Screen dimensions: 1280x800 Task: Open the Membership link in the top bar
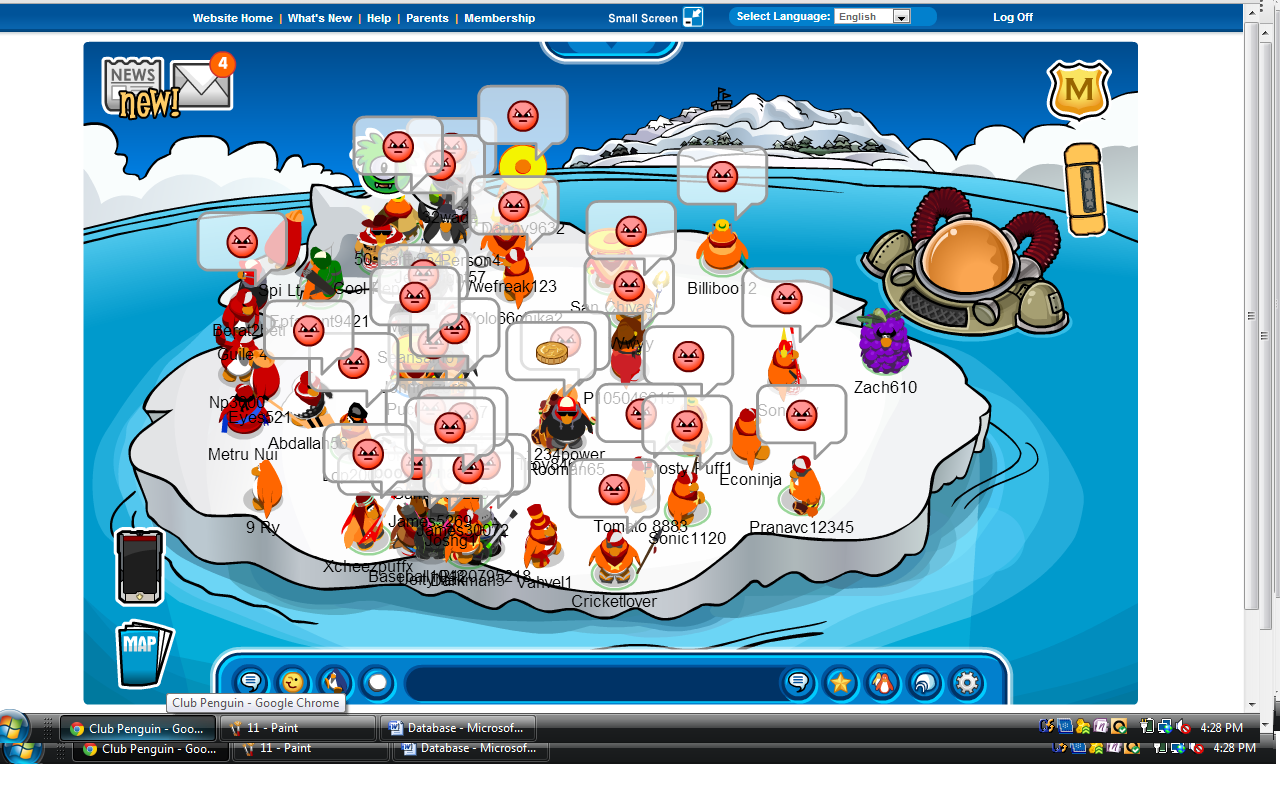point(499,18)
